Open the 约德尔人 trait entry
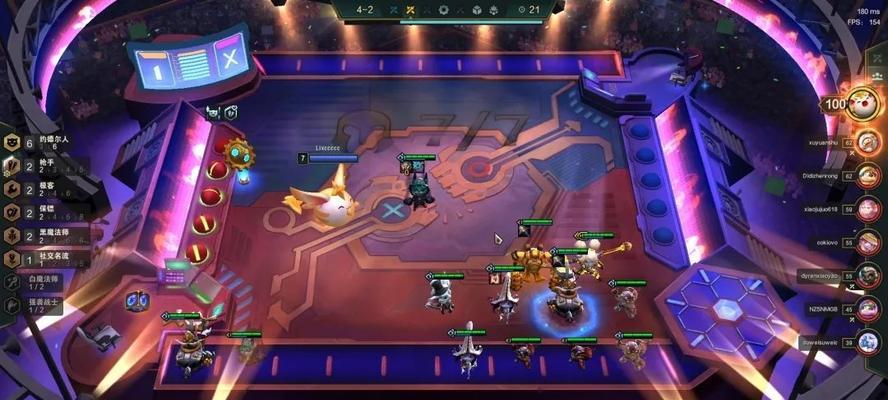888x400 pixels. [x=40, y=143]
